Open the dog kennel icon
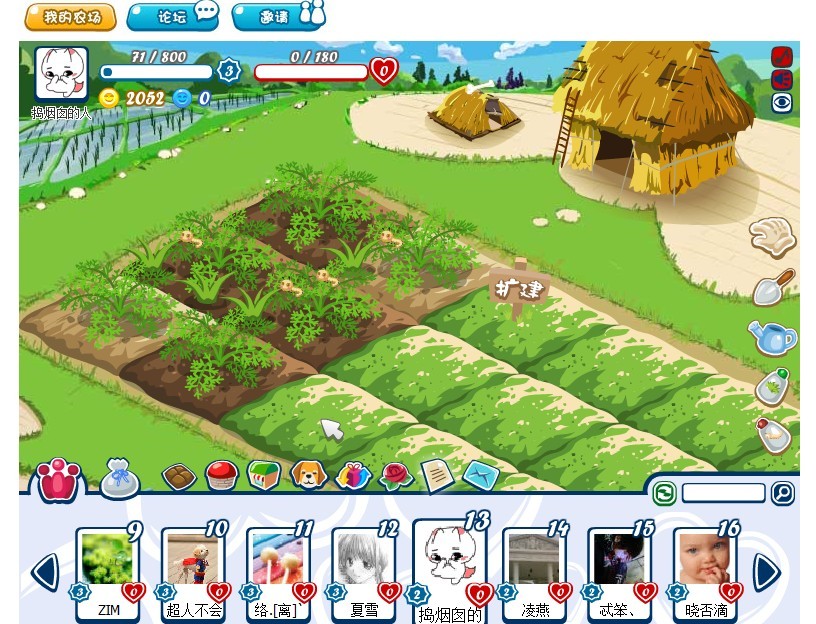Viewport: 816px width, 624px height. 309,474
